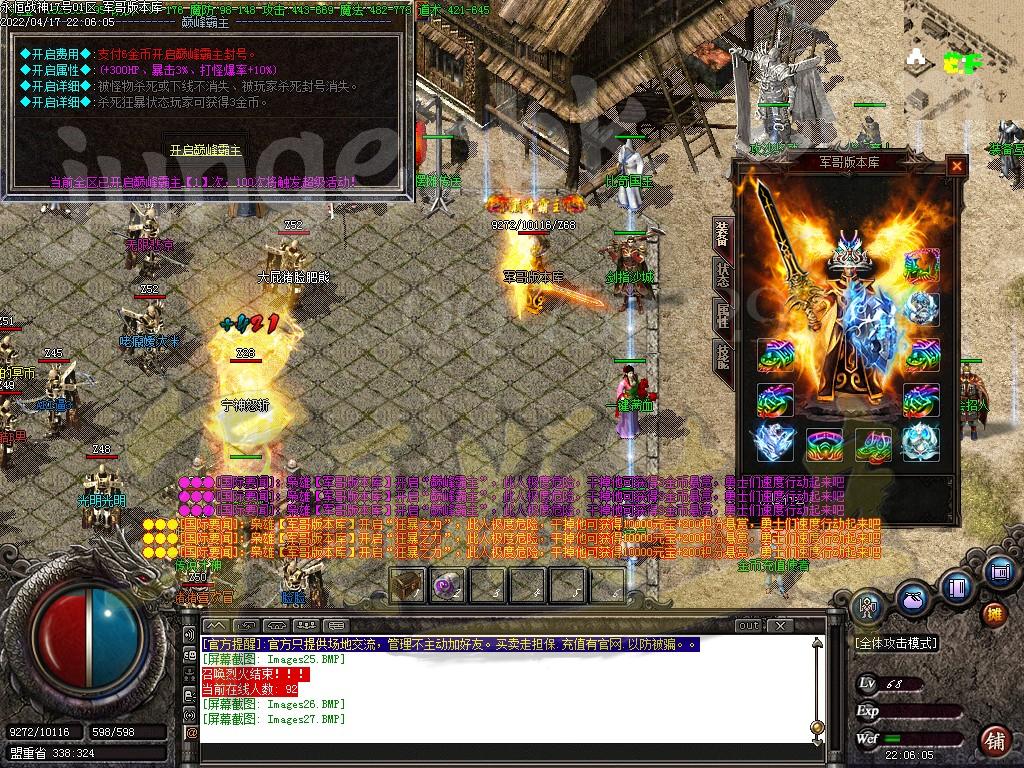
Task: Use the purple orb in hotbar slot 2
Action: pos(447,584)
